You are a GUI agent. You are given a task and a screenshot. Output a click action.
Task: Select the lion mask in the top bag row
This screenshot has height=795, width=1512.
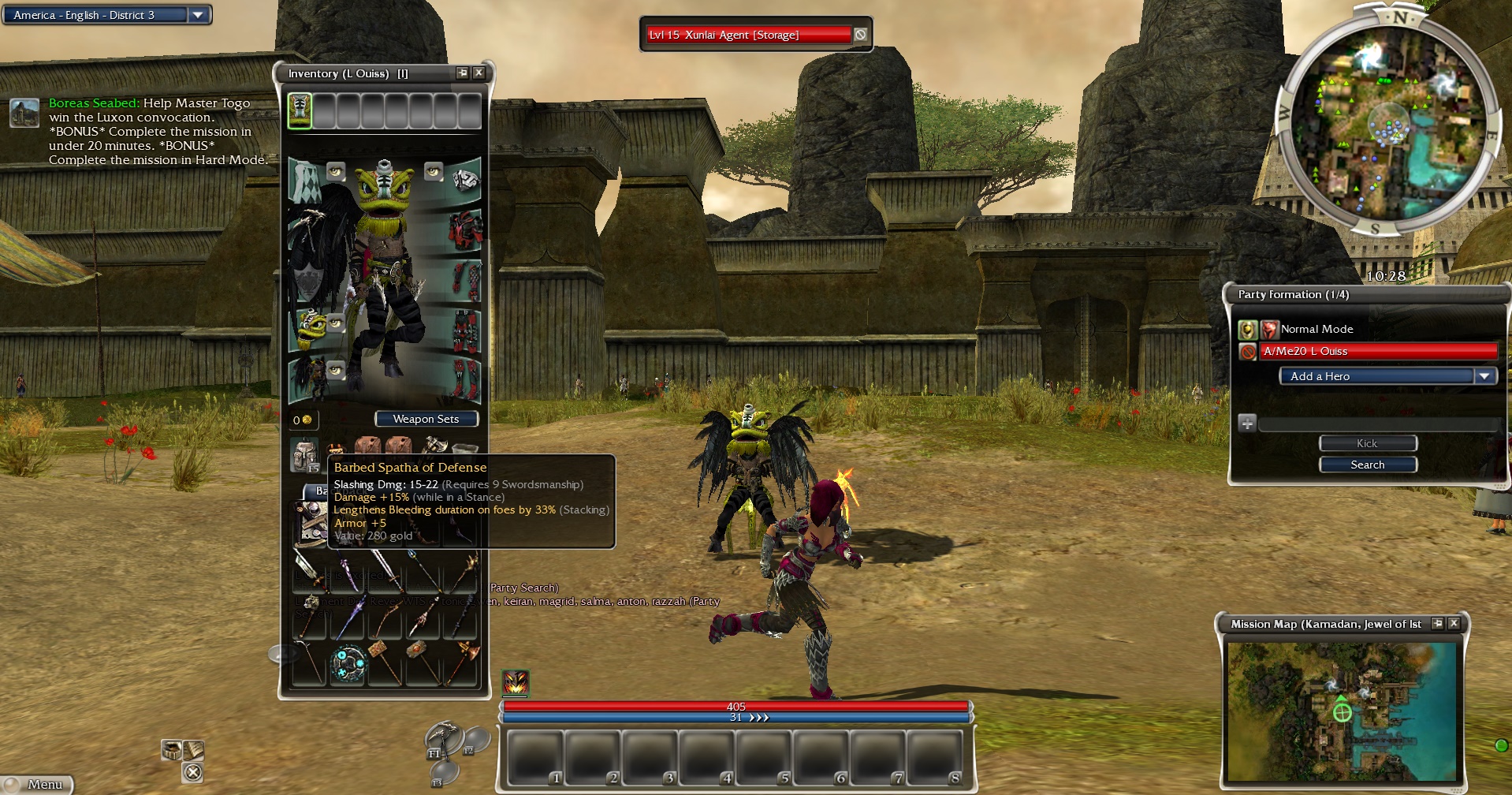300,110
